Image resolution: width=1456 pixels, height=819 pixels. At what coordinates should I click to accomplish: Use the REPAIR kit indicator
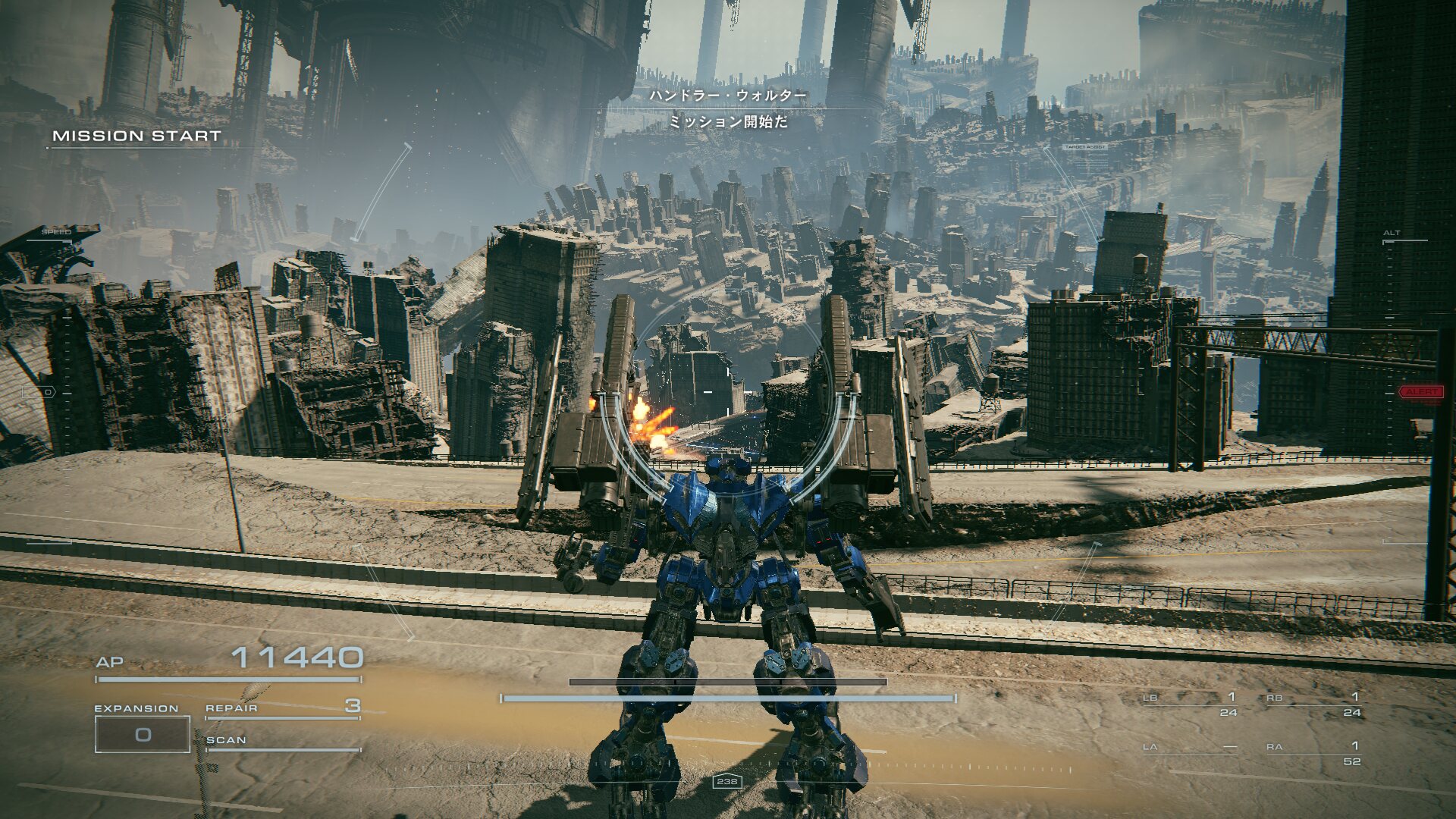pos(282,708)
